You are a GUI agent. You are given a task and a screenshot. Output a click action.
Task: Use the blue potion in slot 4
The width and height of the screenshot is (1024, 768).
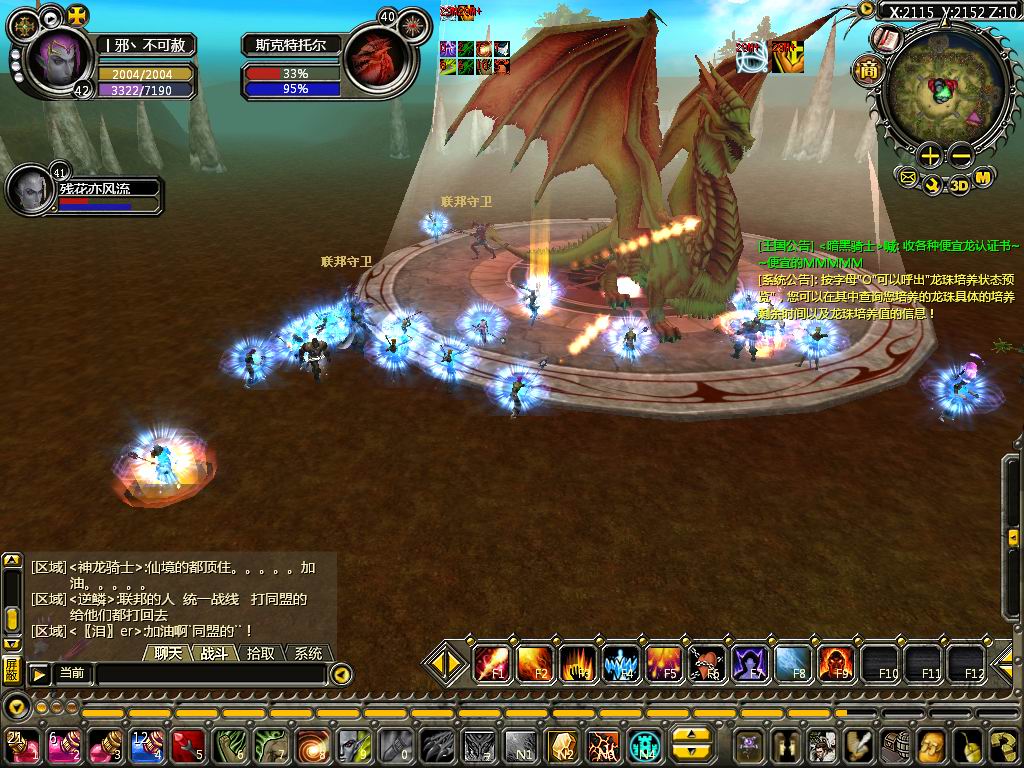pos(146,746)
